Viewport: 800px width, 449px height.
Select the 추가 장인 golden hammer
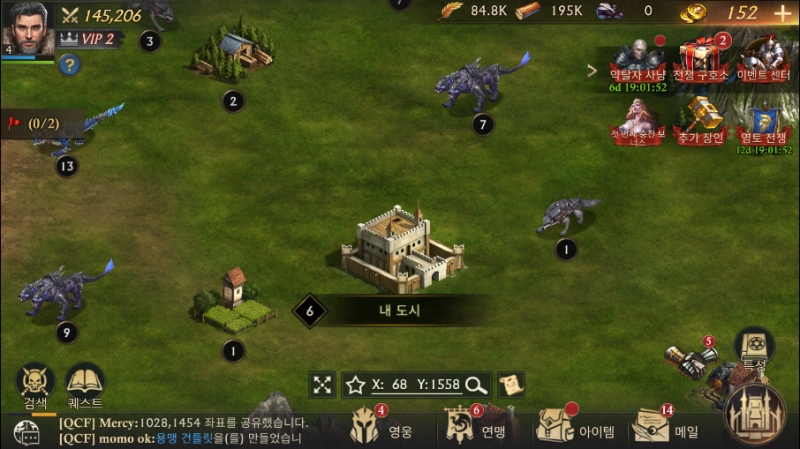699,120
